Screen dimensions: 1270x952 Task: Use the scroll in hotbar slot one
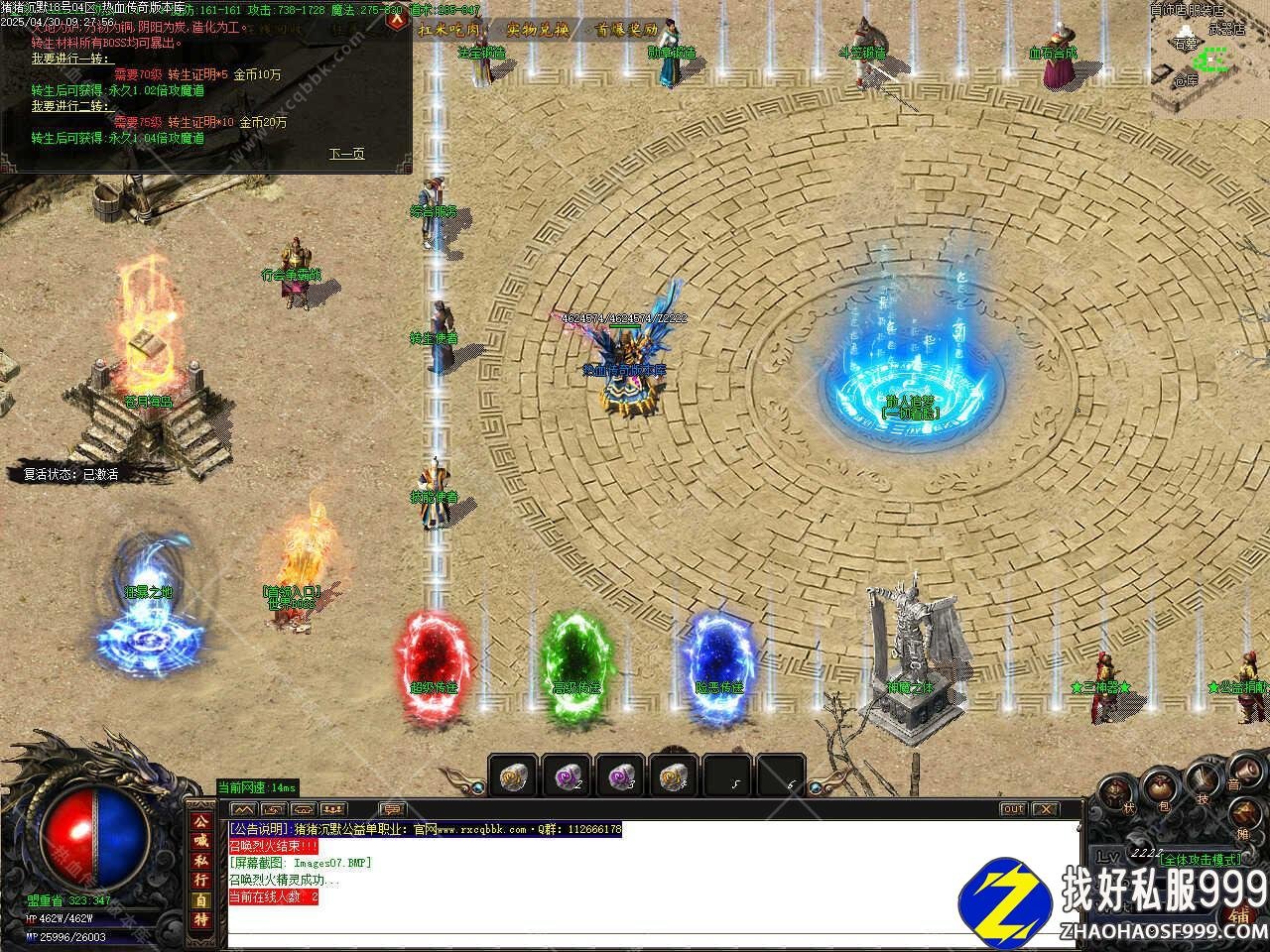514,776
